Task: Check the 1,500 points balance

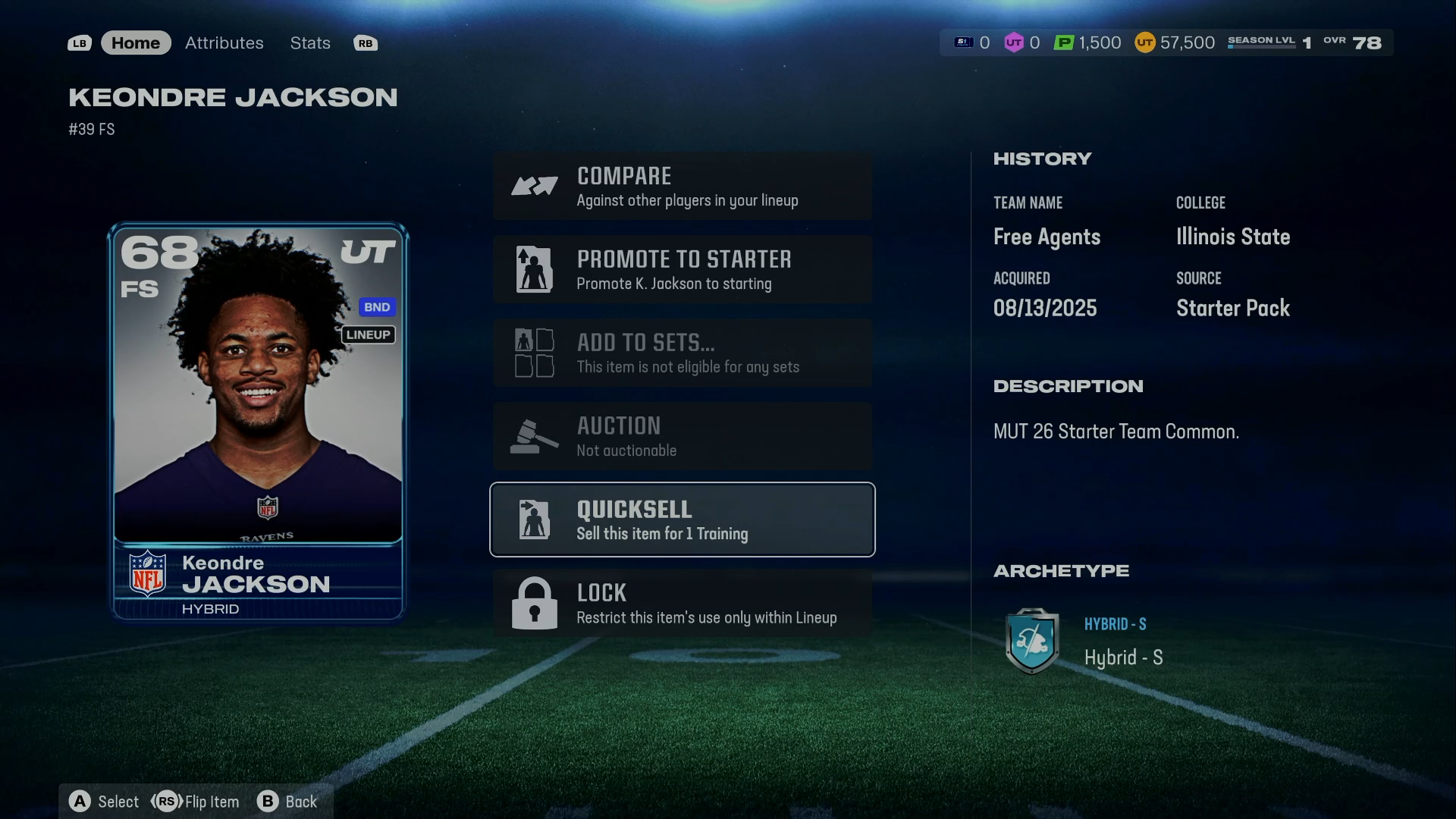Action: pos(1087,43)
